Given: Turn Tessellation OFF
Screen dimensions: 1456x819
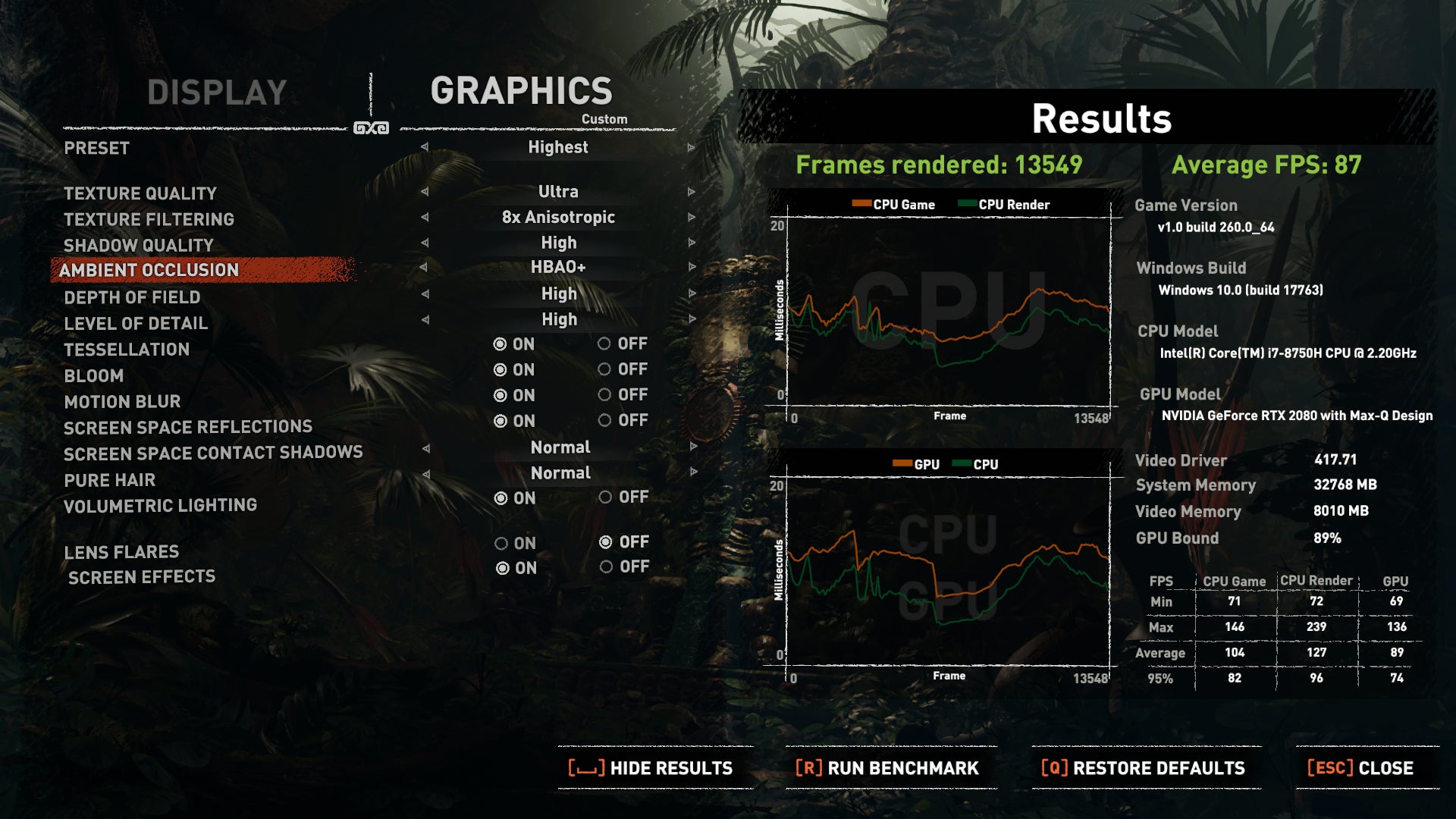Looking at the screenshot, I should click(x=605, y=344).
